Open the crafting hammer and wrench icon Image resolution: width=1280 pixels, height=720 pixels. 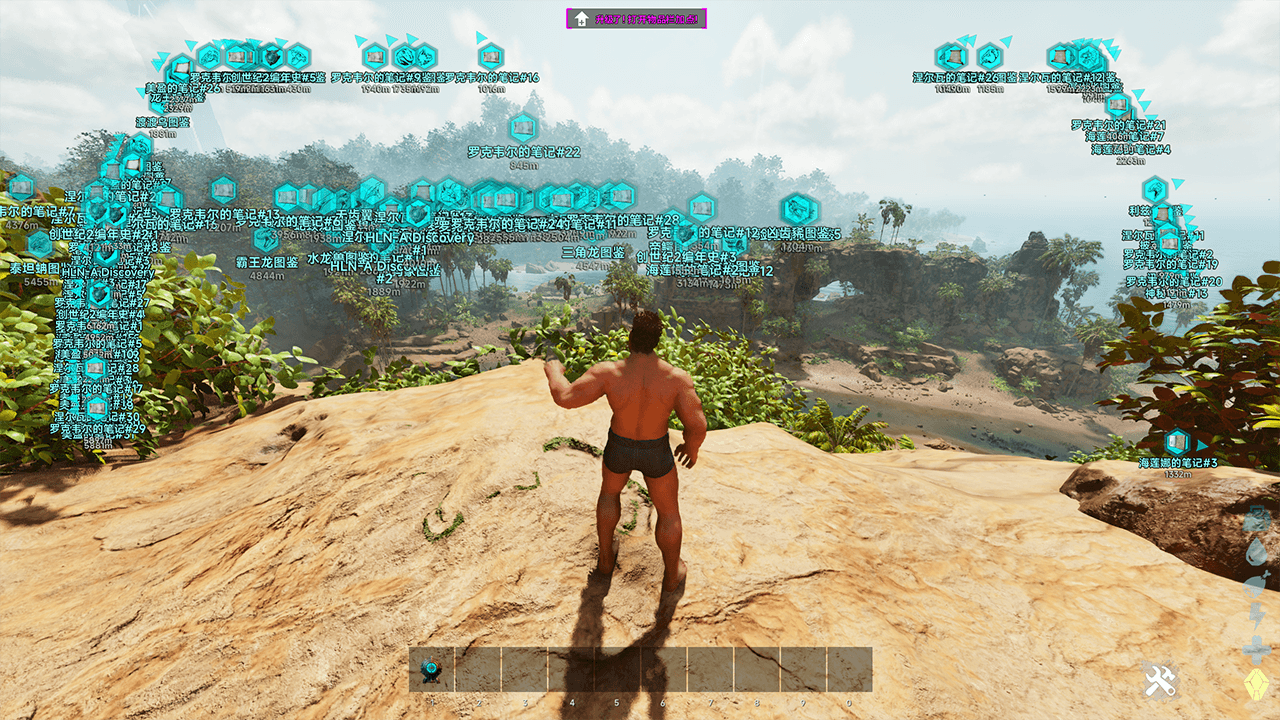point(1160,683)
